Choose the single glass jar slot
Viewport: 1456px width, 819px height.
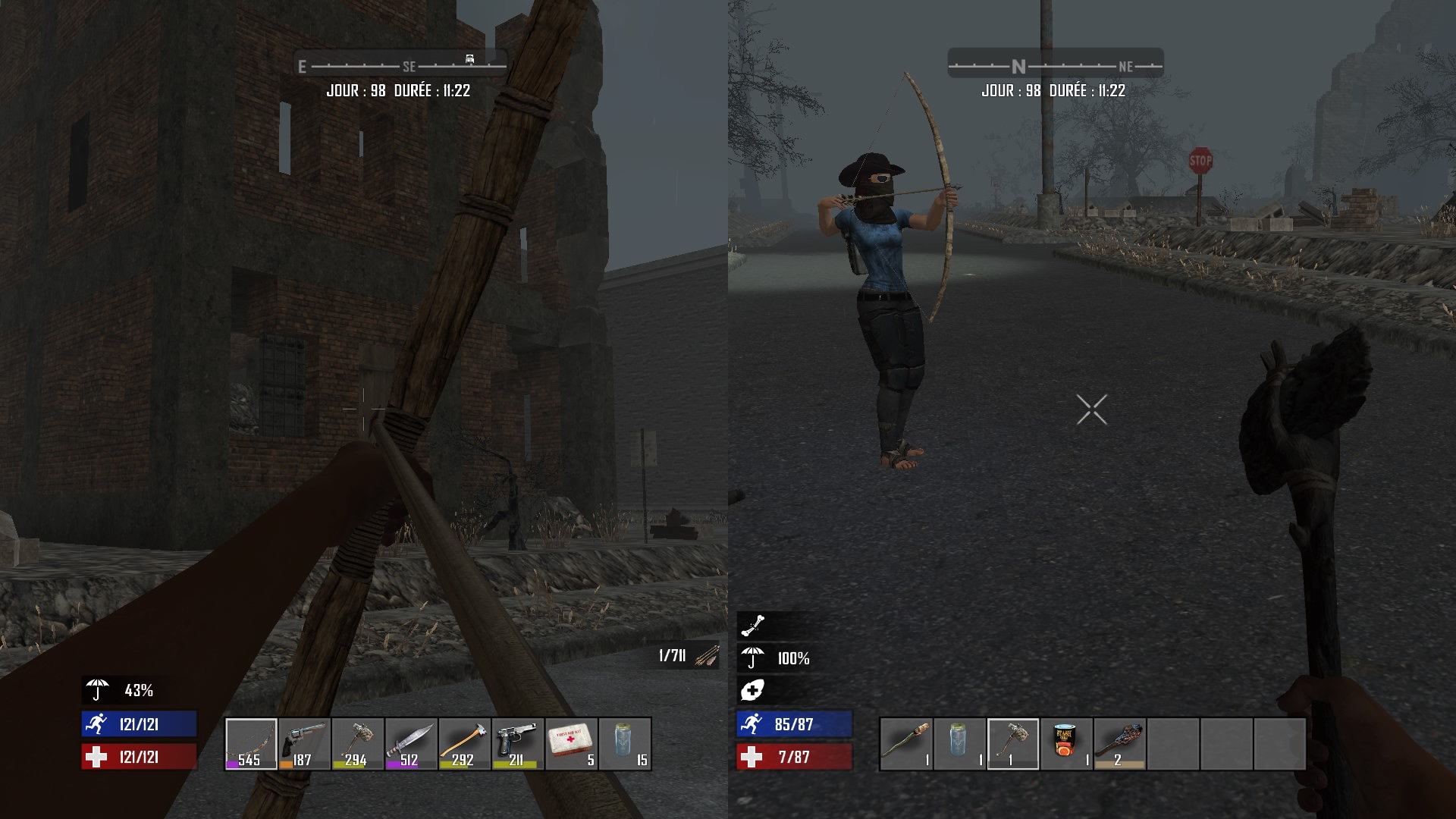(x=959, y=744)
